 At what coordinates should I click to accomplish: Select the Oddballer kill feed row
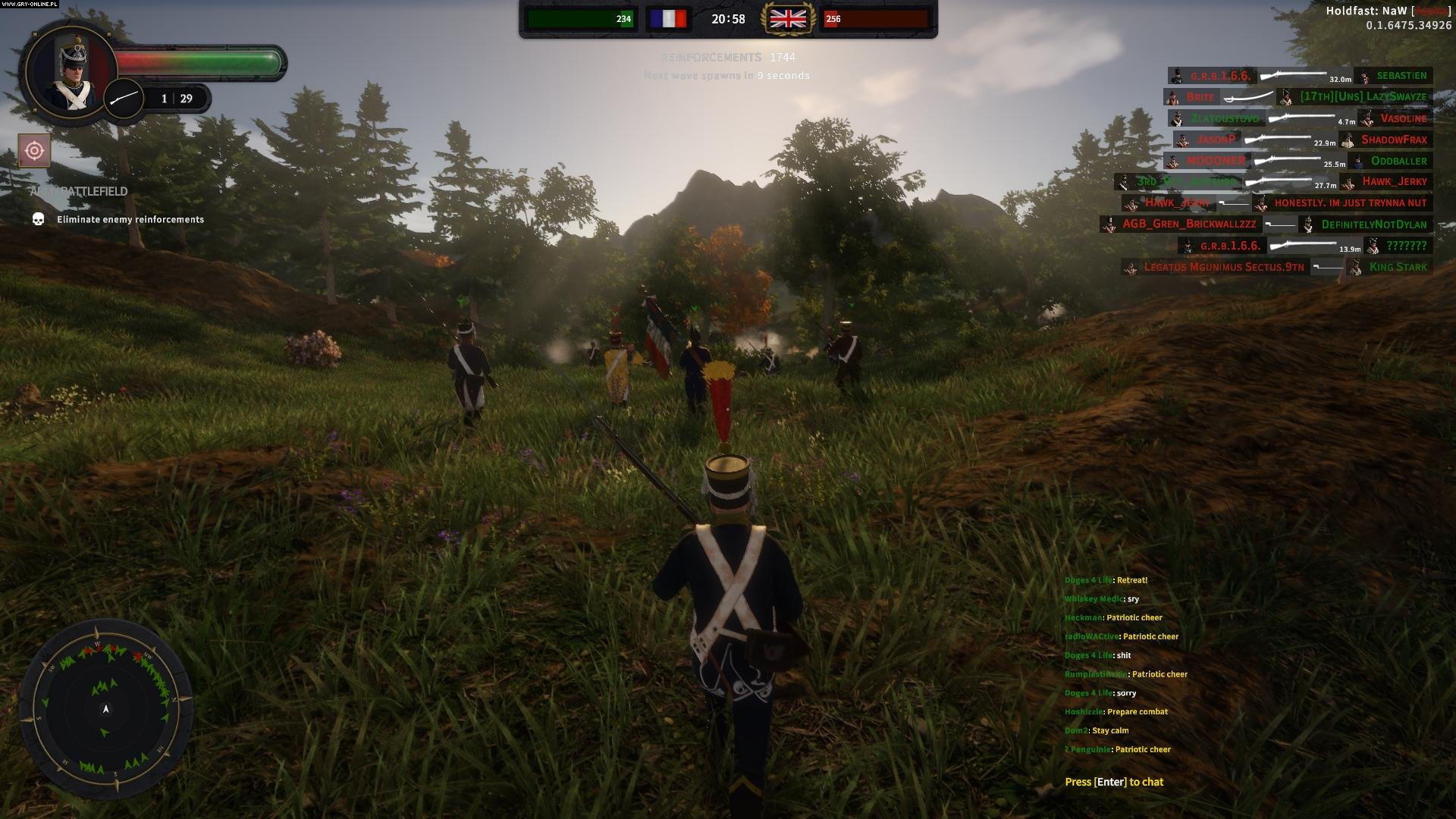1398,161
